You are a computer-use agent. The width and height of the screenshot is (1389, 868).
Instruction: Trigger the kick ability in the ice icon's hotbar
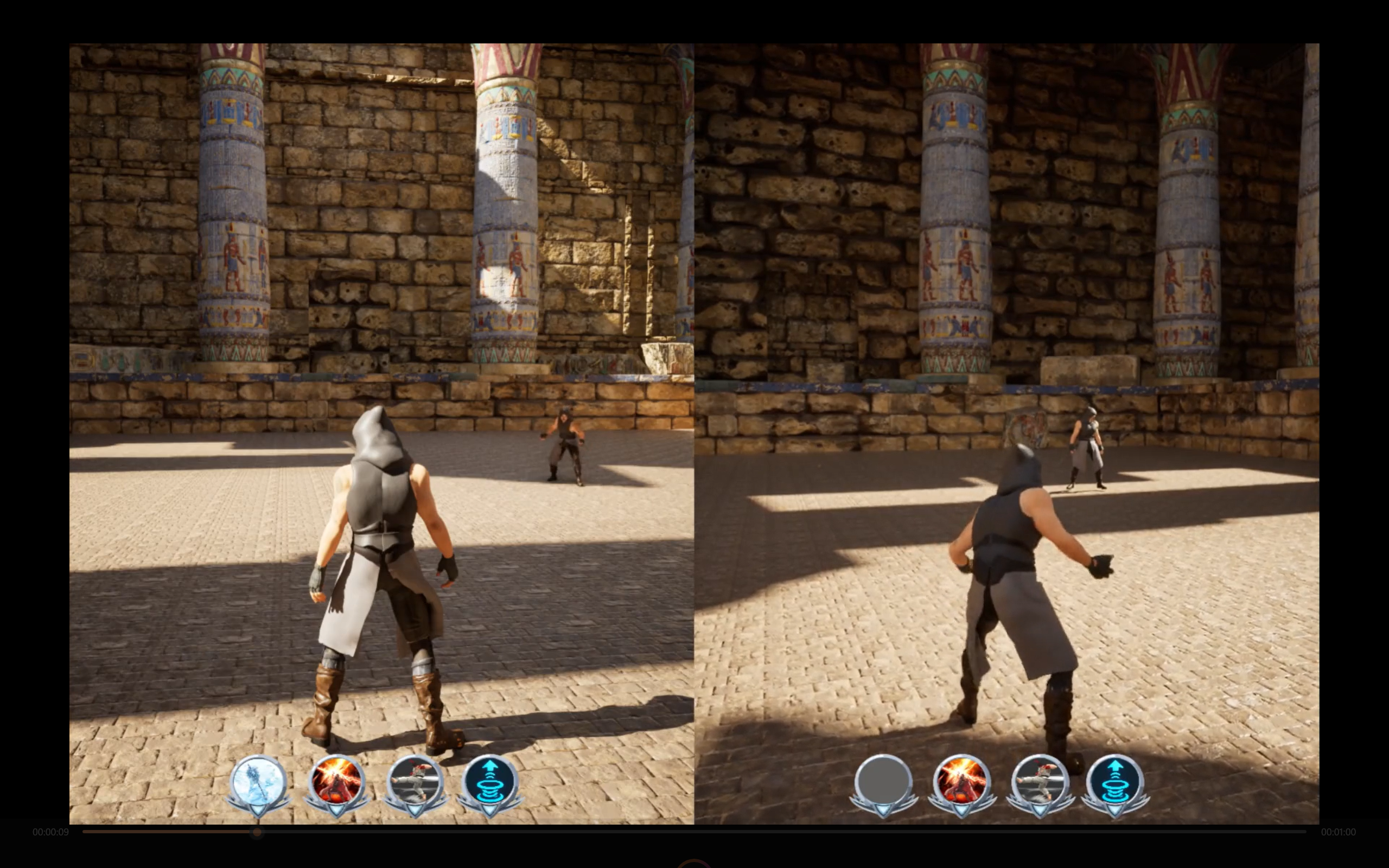click(x=416, y=782)
